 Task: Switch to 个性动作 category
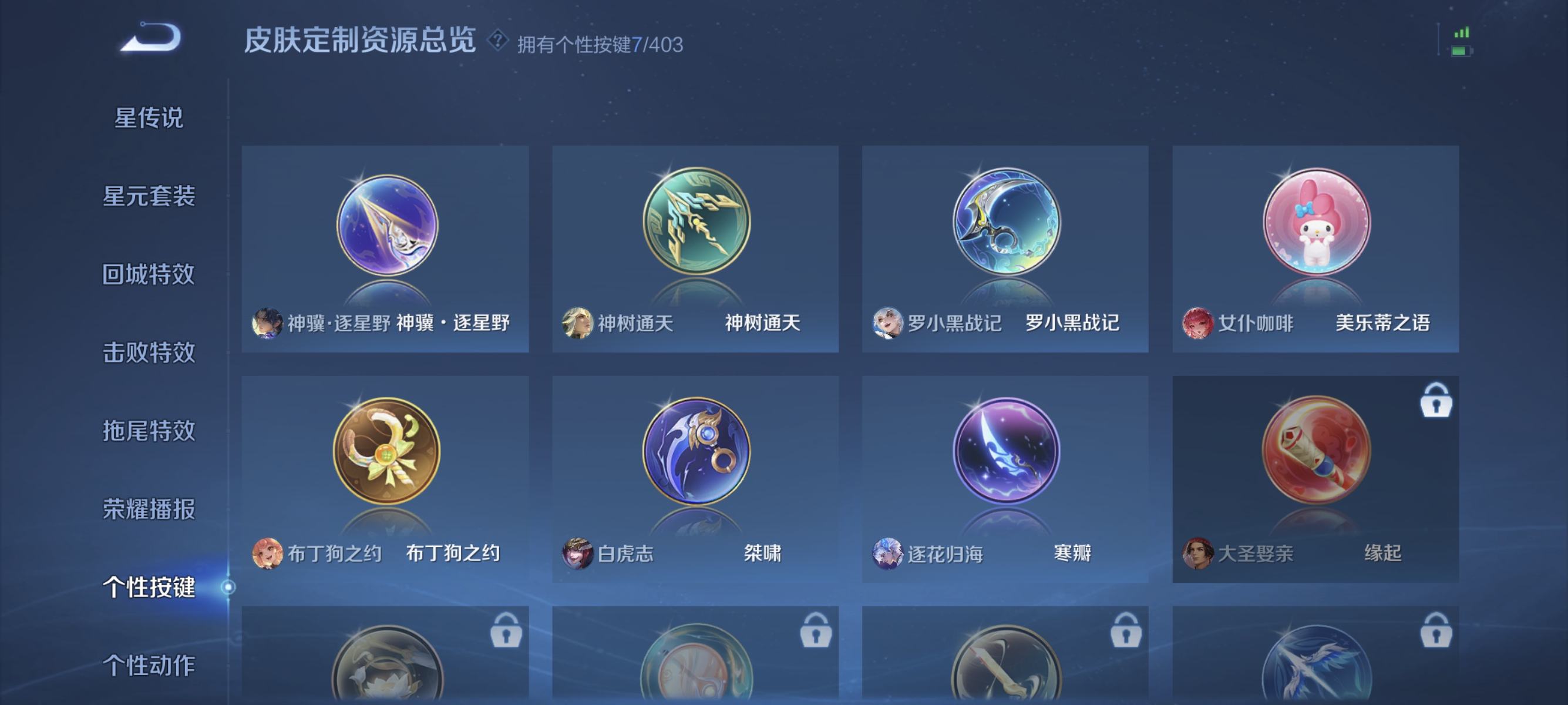[150, 666]
